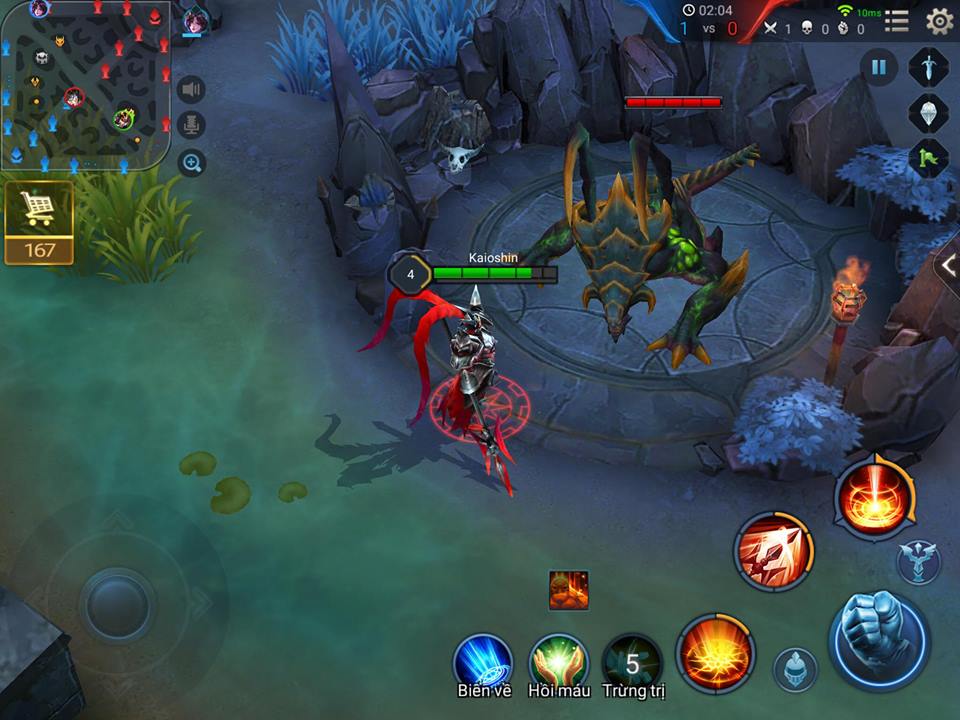
Task: Pause the match with the pause button
Action: (x=879, y=67)
